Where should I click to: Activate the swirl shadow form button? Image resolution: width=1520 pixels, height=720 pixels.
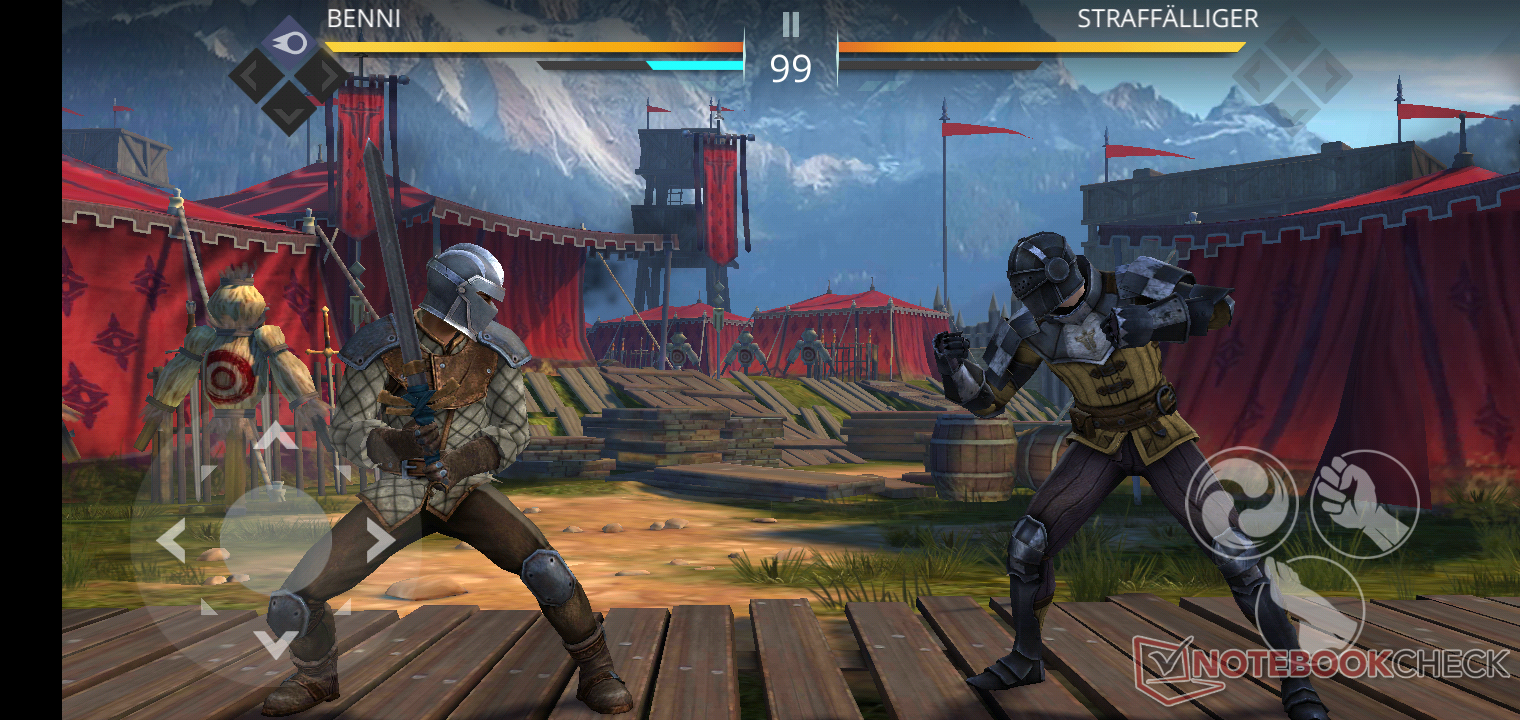click(1241, 502)
